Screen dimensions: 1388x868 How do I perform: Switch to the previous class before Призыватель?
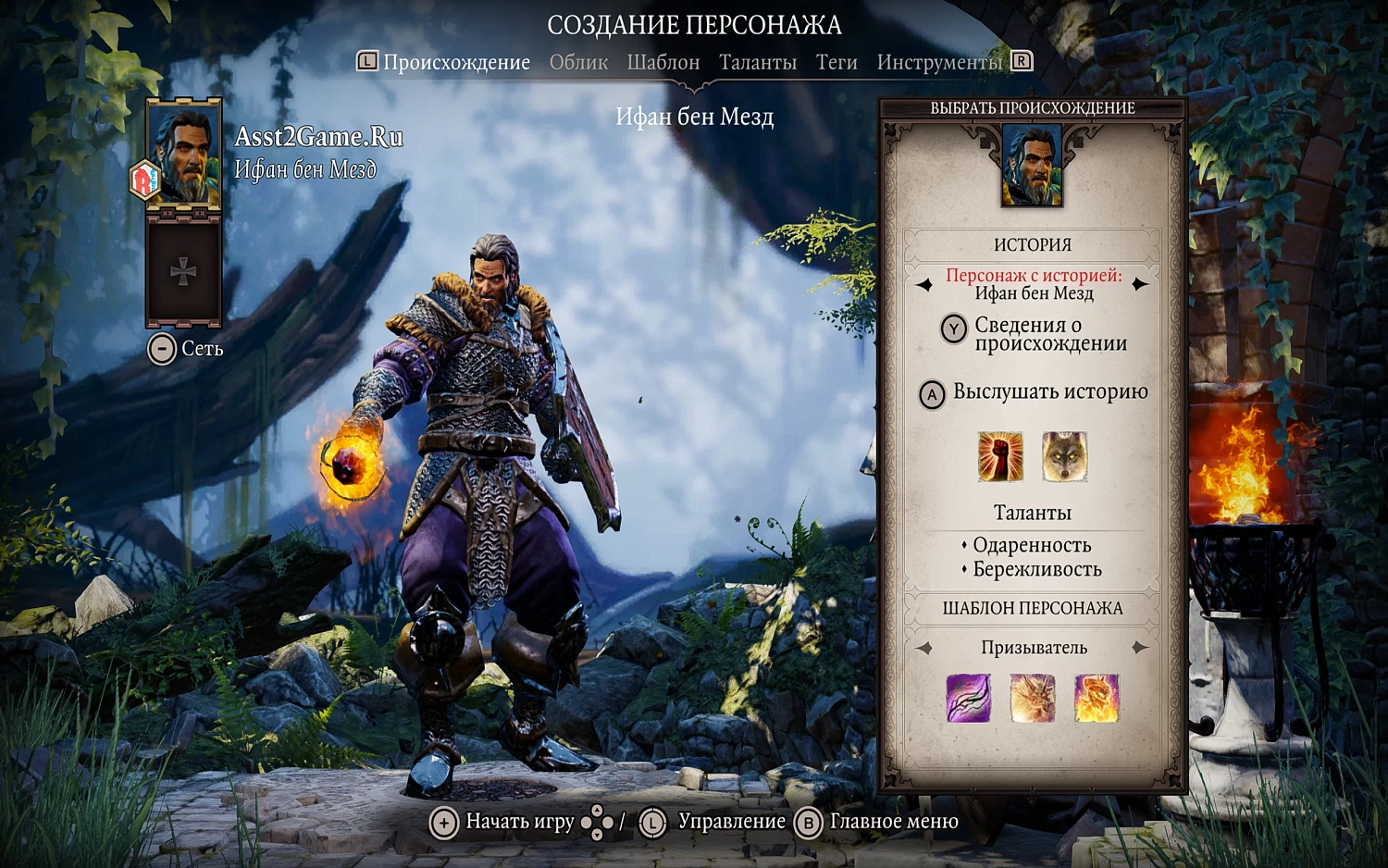coord(925,647)
